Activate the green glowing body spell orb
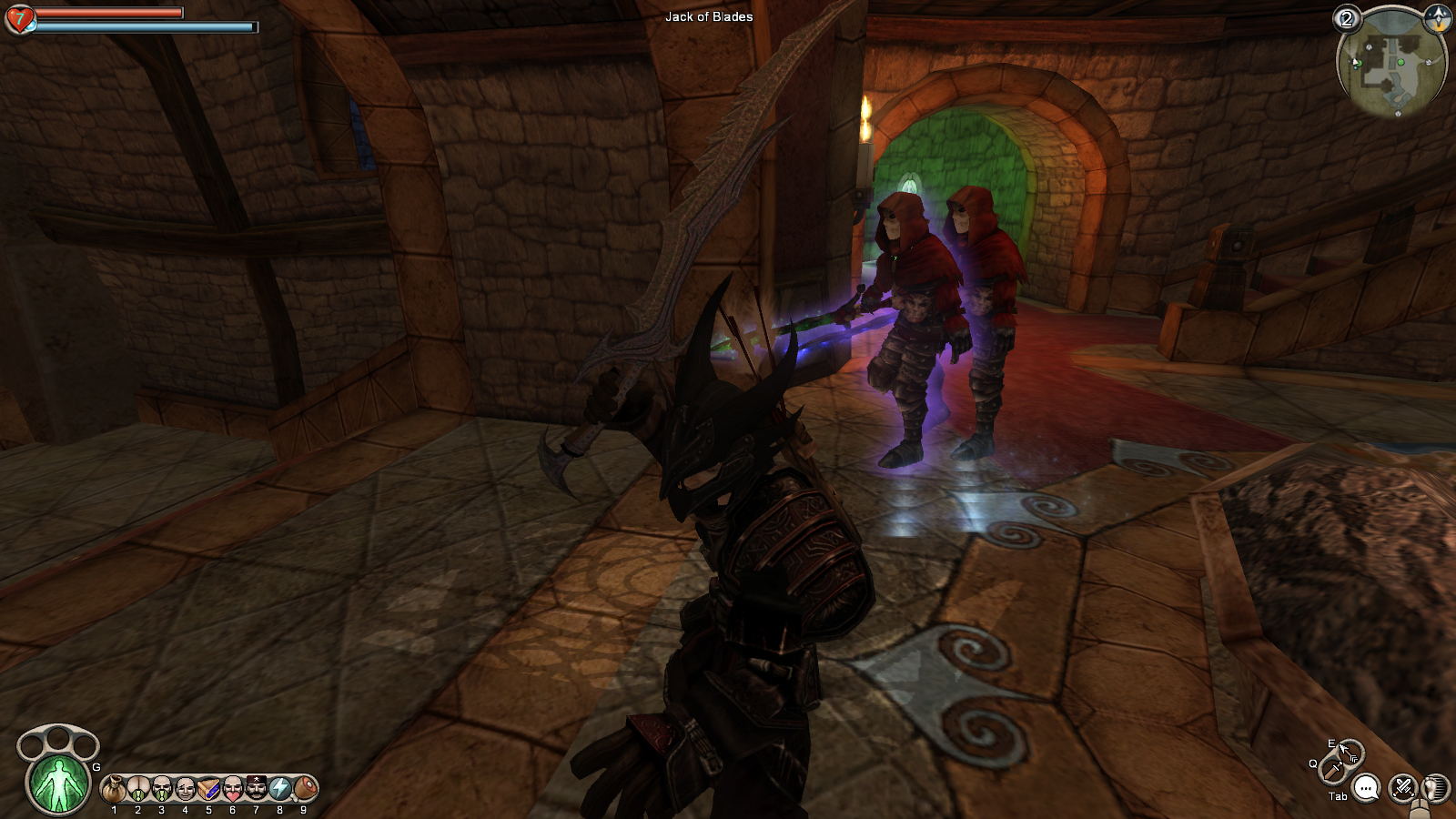Image resolution: width=1456 pixels, height=819 pixels. coord(59,783)
